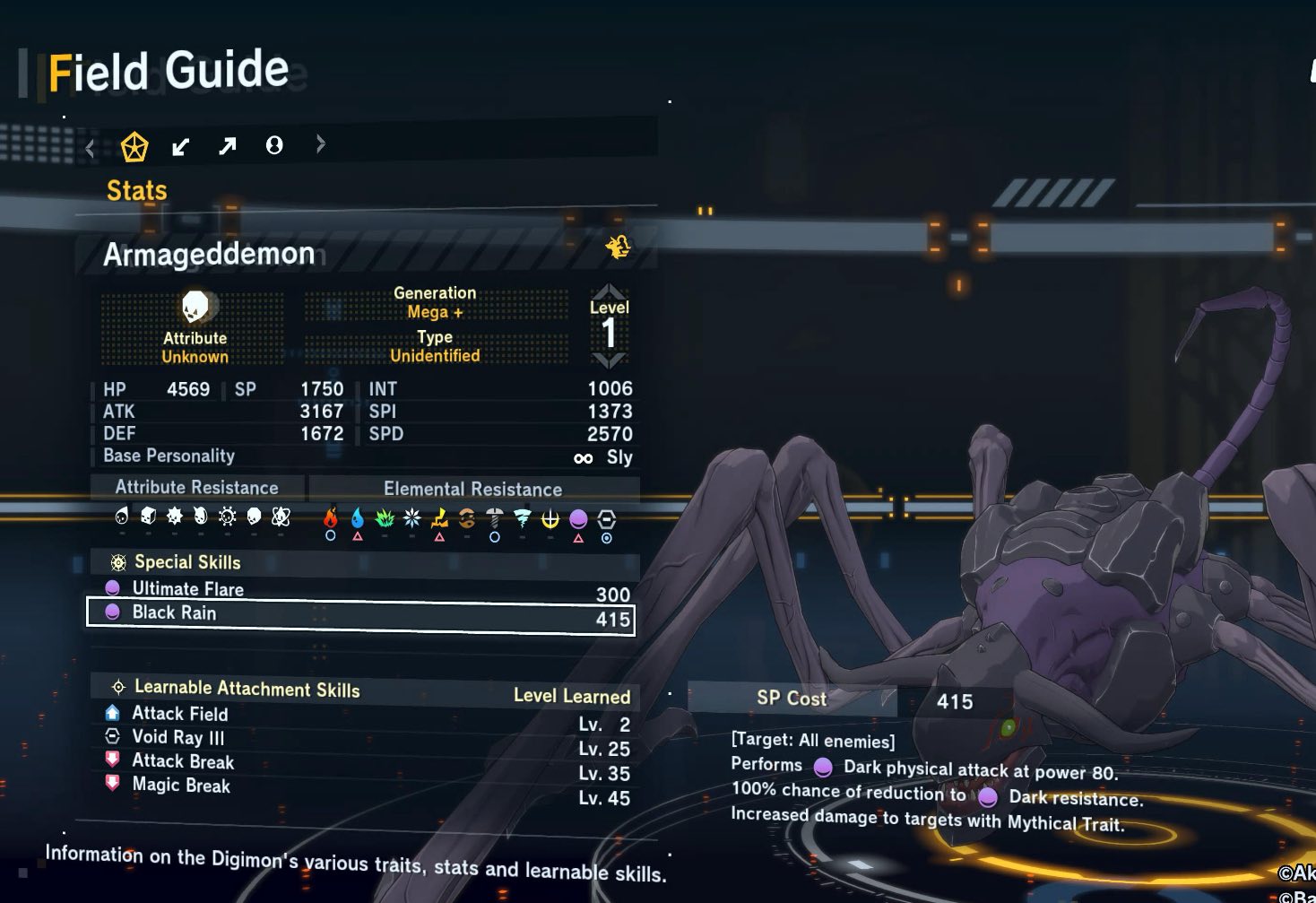This screenshot has width=1316, height=903.
Task: Select the Attack Break attachment skill
Action: [x=183, y=761]
